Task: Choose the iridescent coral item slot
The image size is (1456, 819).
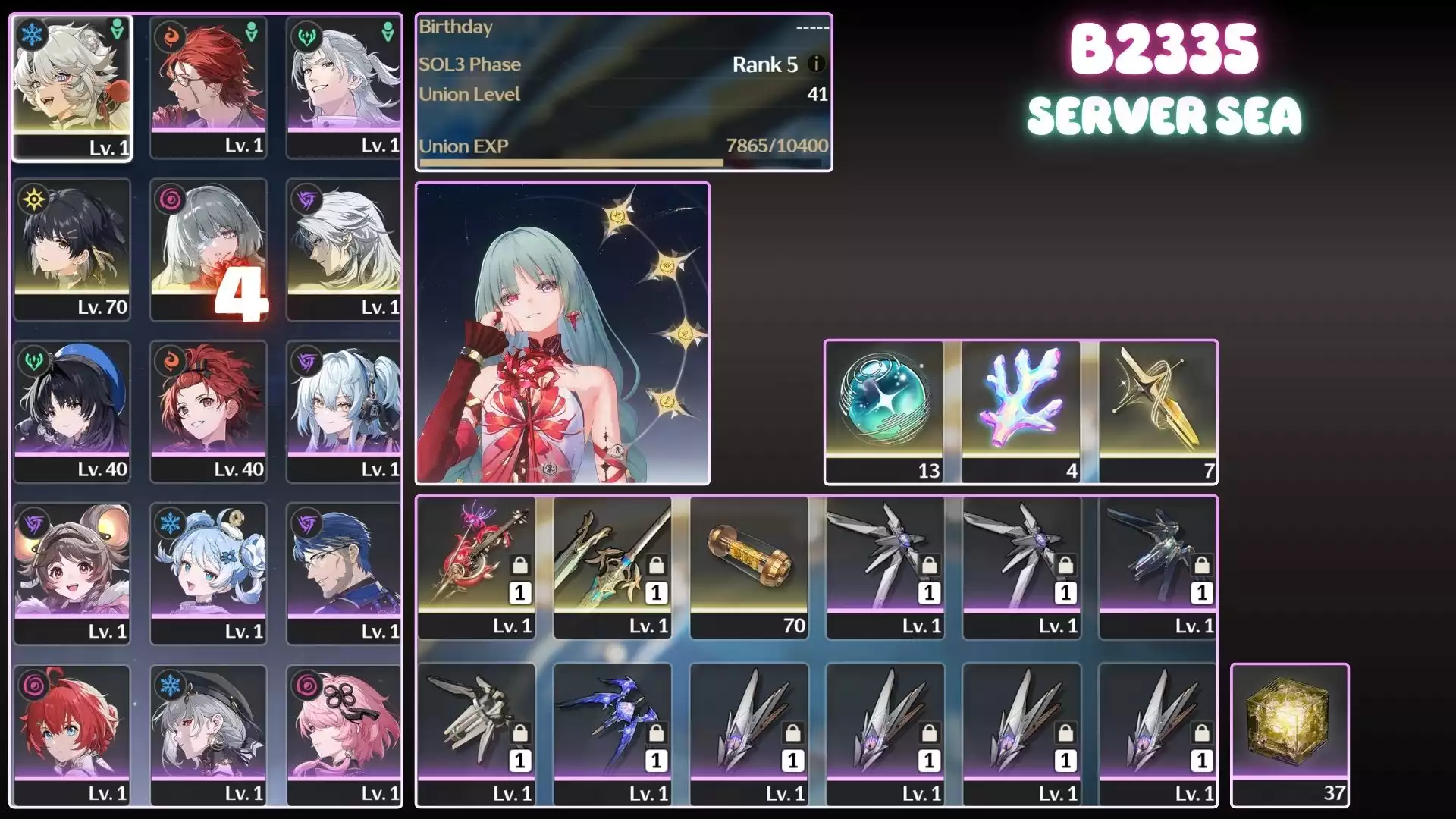Action: pyautogui.click(x=1021, y=411)
